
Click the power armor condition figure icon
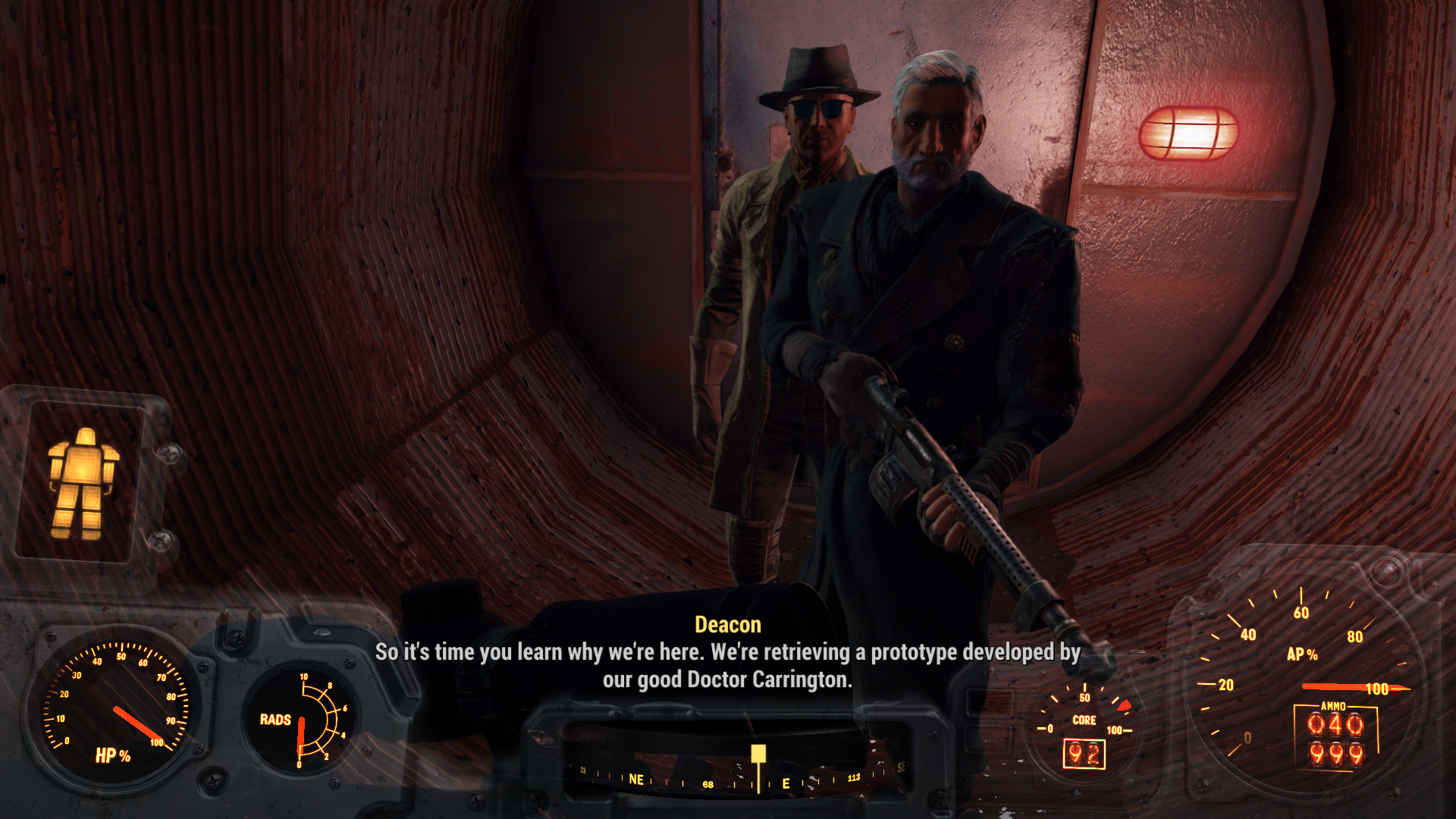[82, 483]
